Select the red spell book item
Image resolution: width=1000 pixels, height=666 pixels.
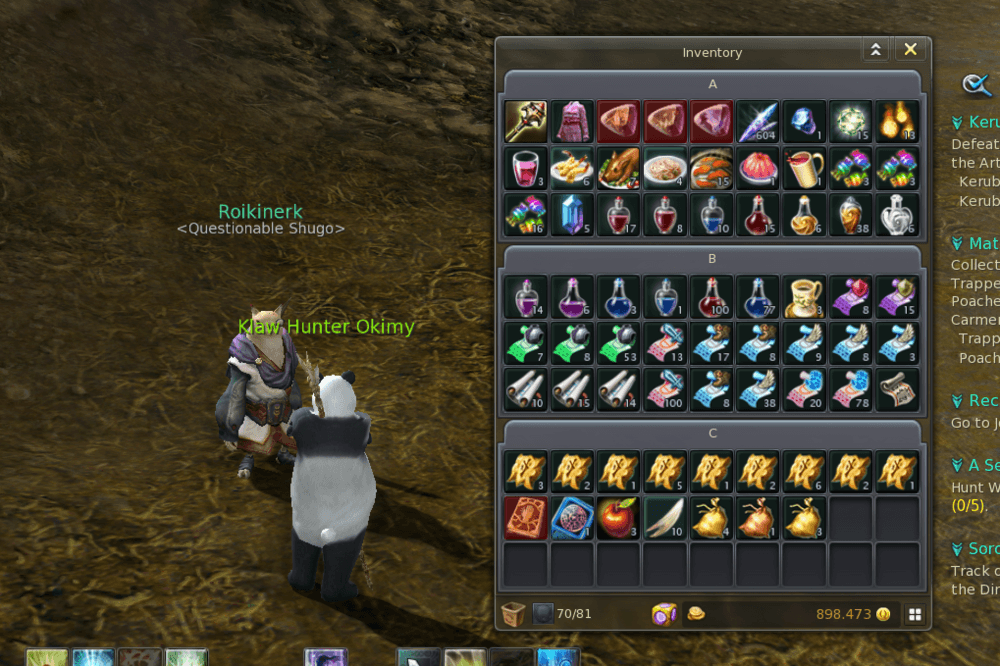coord(525,518)
